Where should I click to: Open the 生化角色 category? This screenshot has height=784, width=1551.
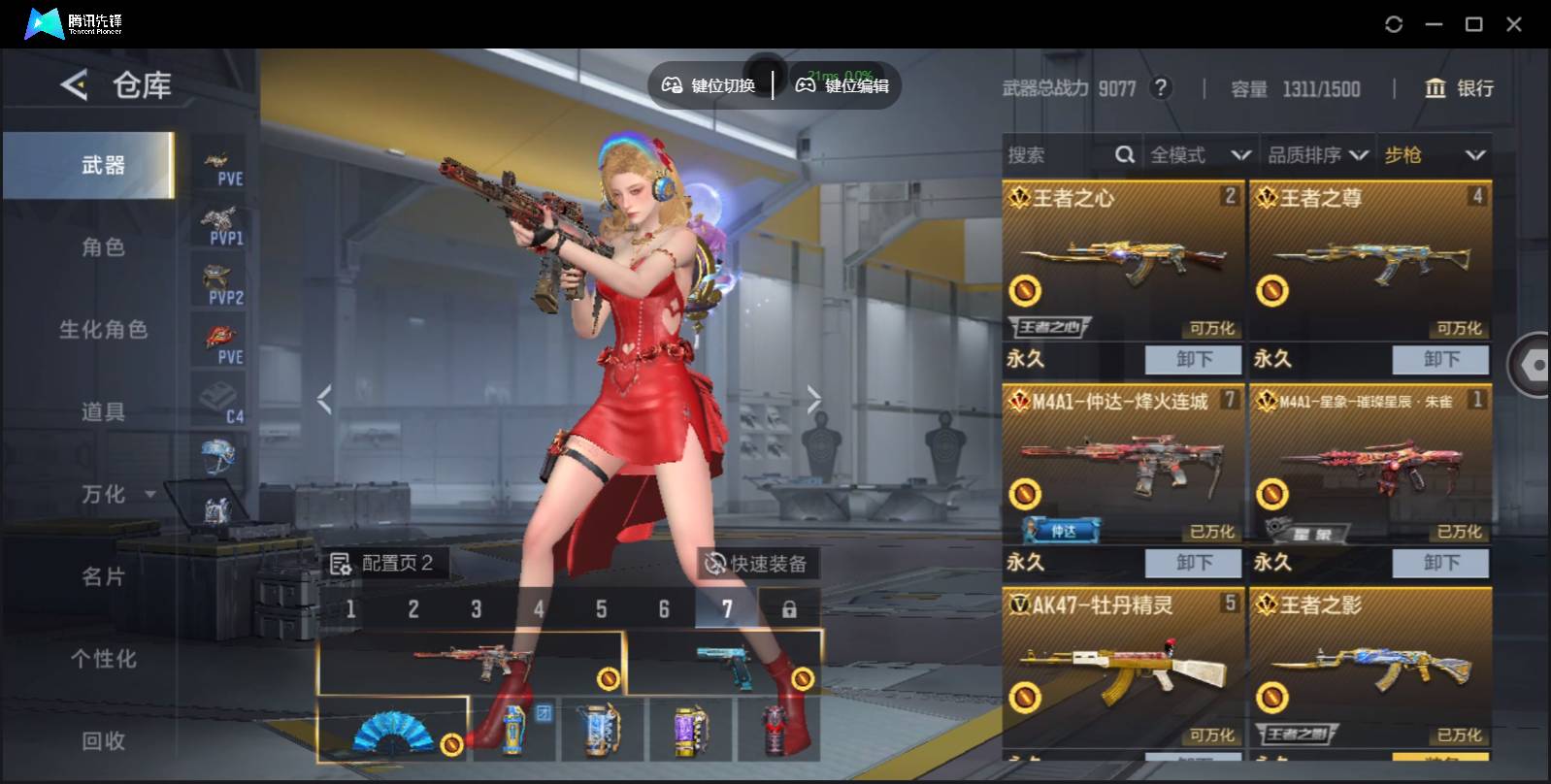click(x=103, y=330)
